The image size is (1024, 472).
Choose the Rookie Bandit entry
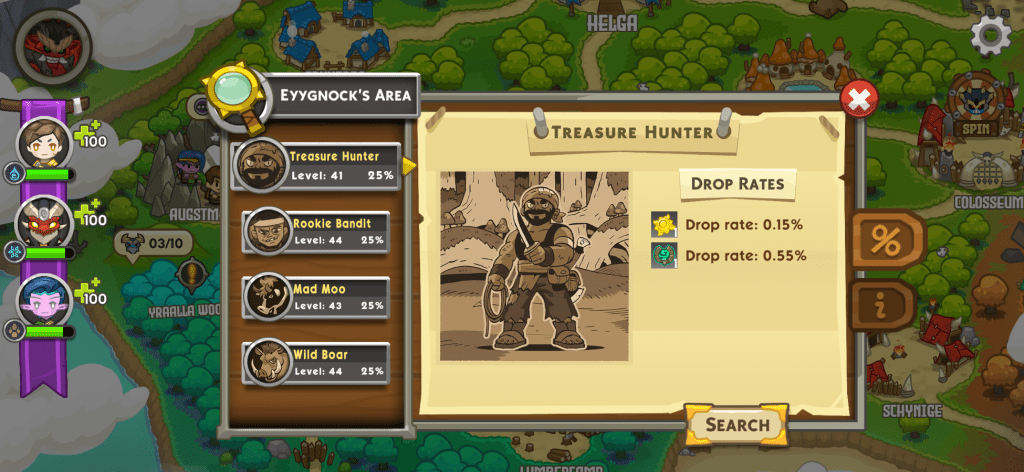click(316, 231)
